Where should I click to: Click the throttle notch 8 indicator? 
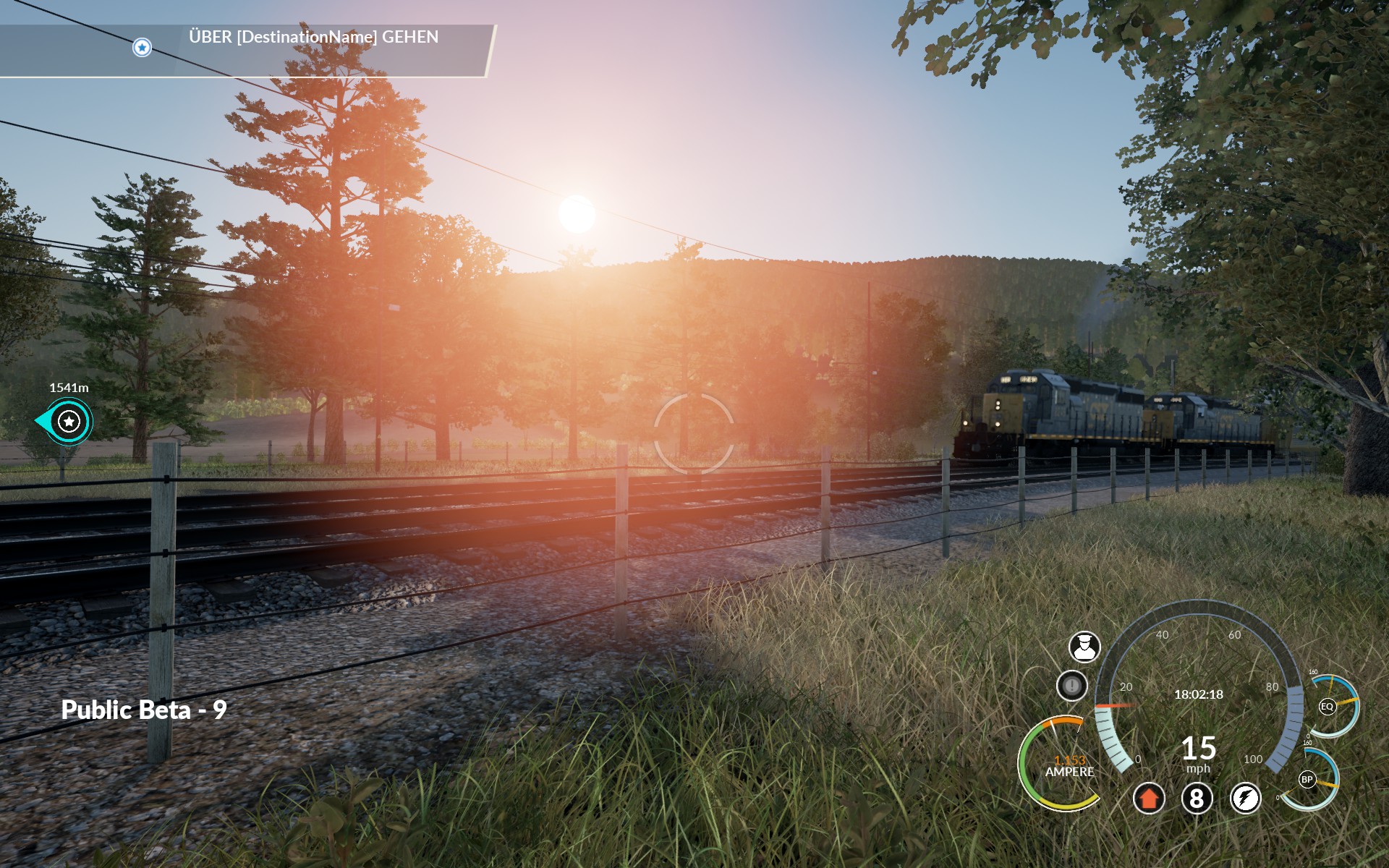click(x=1197, y=799)
